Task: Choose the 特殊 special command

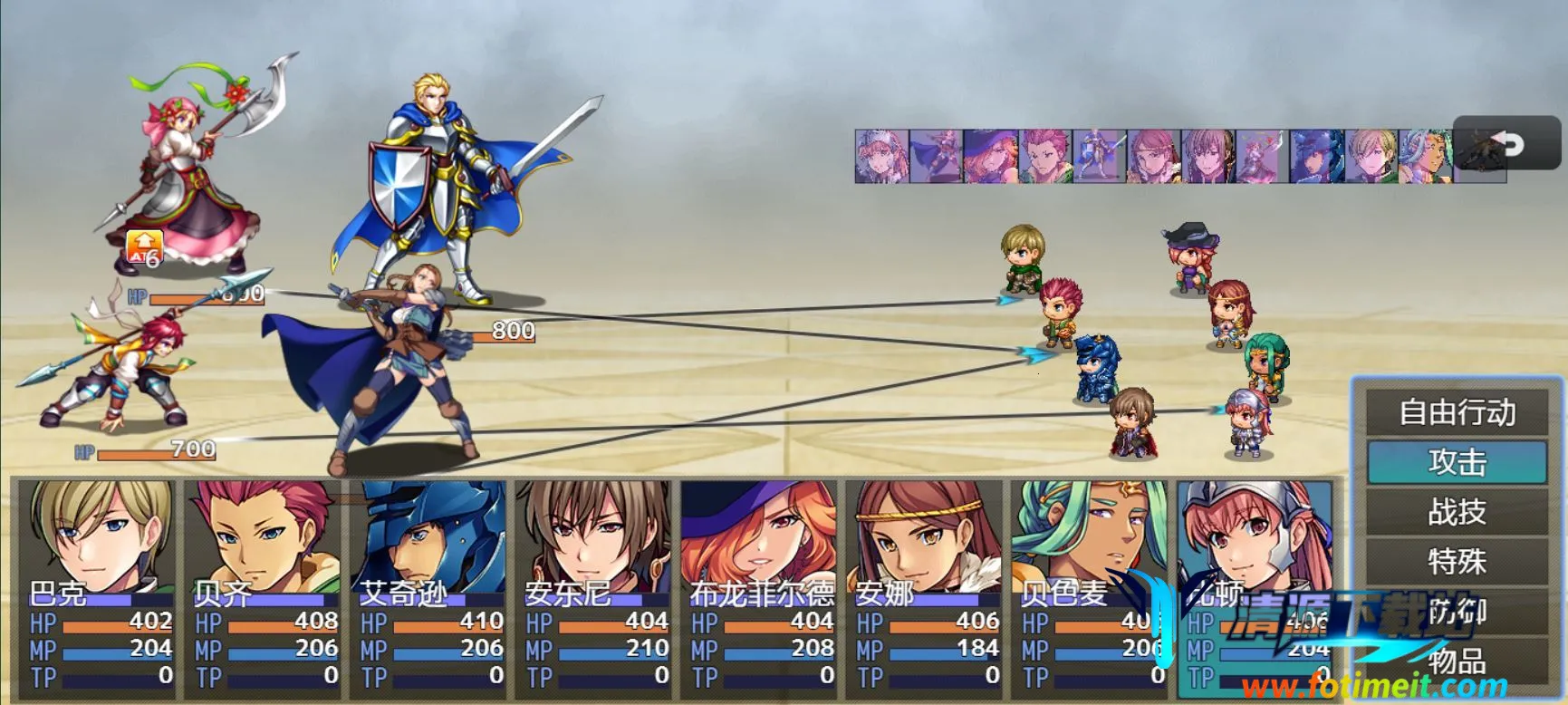Action: coord(1457,562)
